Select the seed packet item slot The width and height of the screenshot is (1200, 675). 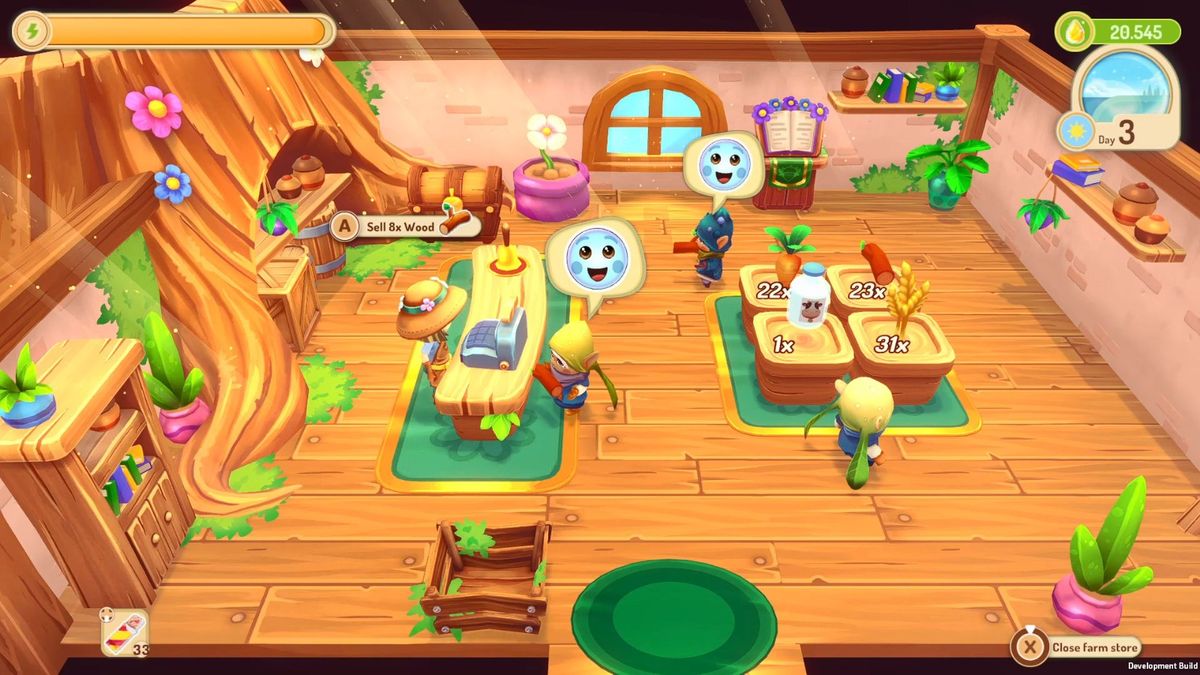[x=125, y=632]
